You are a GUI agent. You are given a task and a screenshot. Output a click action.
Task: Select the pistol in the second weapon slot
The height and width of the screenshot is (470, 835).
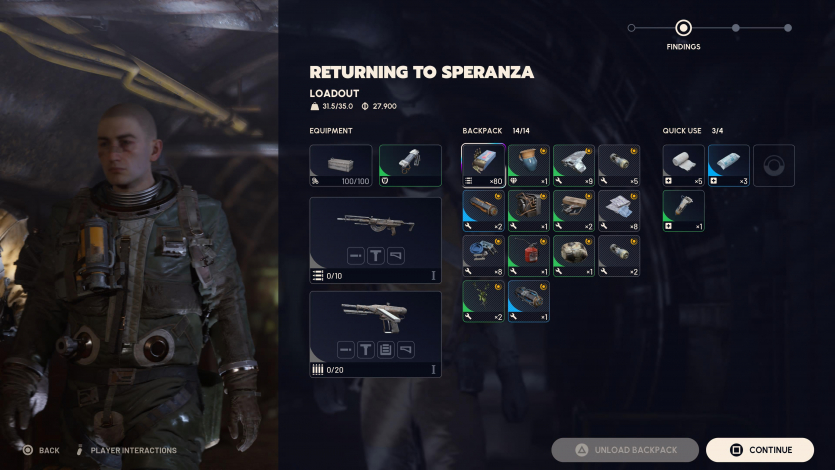375,334
